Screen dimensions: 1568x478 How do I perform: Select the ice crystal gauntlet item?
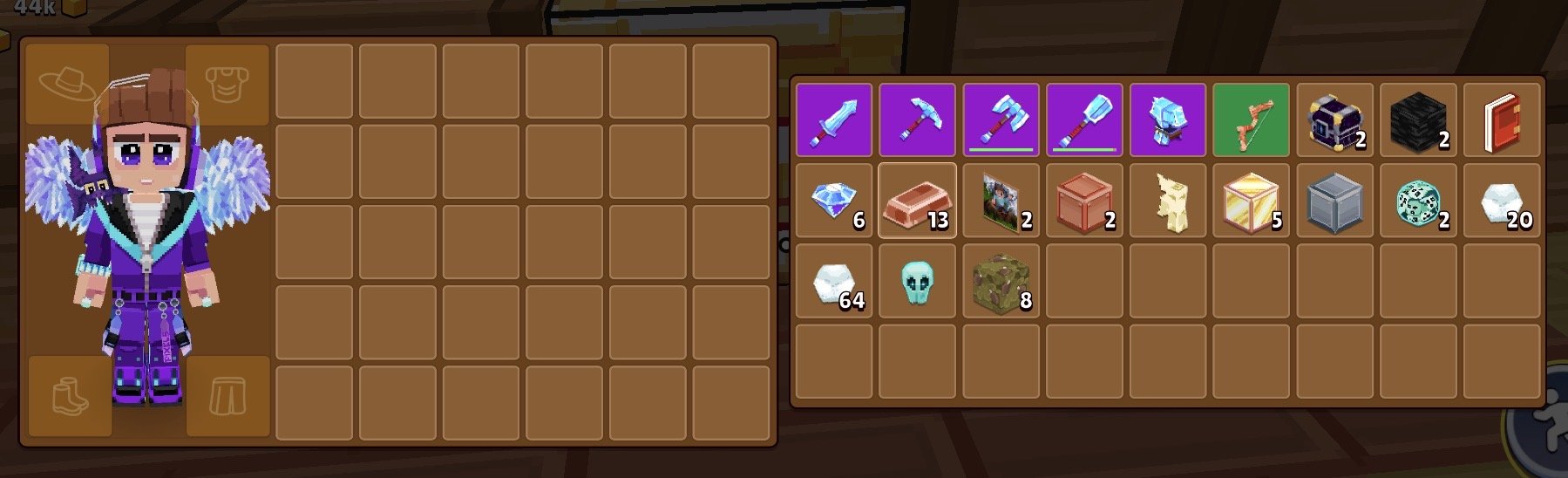pyautogui.click(x=1168, y=120)
